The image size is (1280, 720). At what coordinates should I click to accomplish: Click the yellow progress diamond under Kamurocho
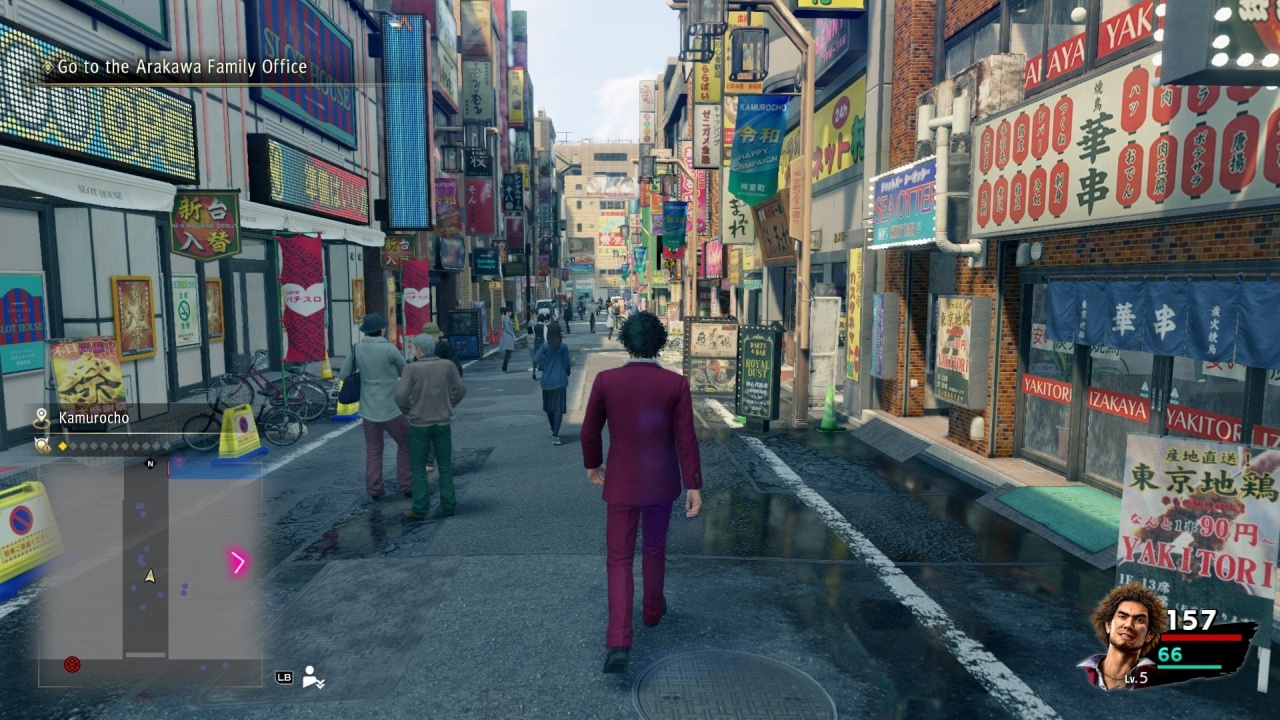click(63, 445)
